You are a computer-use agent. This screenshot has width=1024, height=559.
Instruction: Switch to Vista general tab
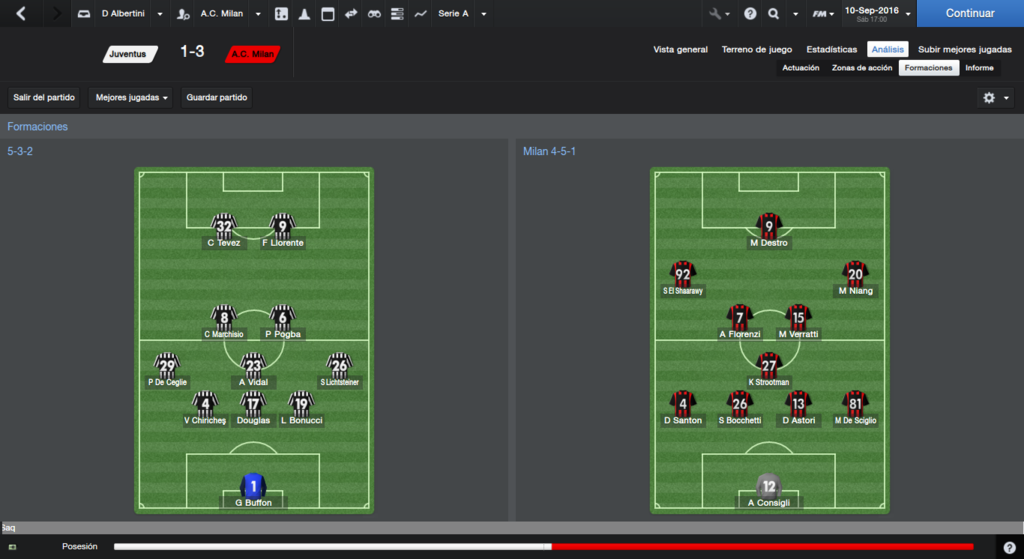680,49
